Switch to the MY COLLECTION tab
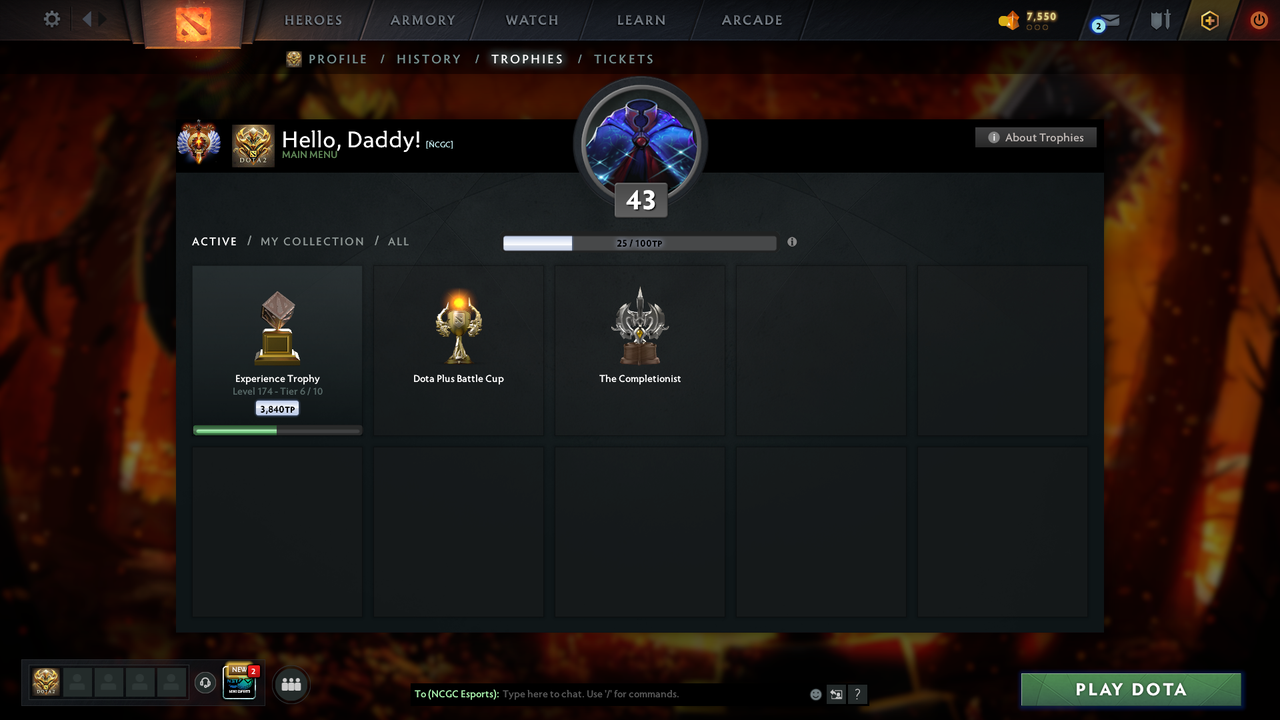This screenshot has width=1280, height=720. (312, 241)
